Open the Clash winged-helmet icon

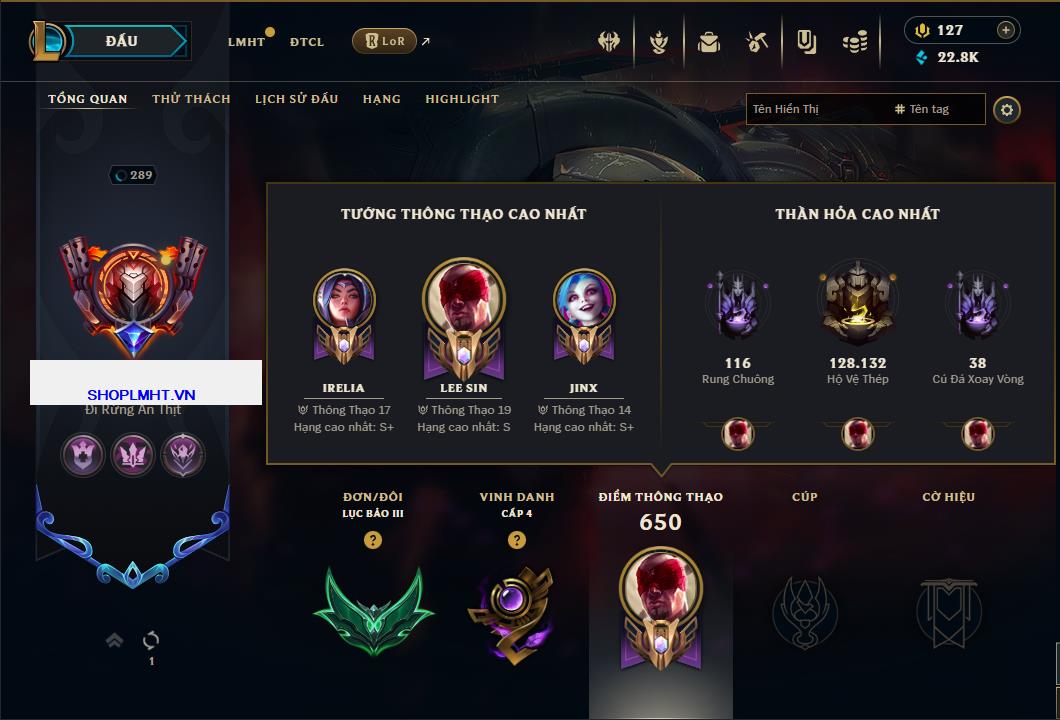pyautogui.click(x=609, y=42)
